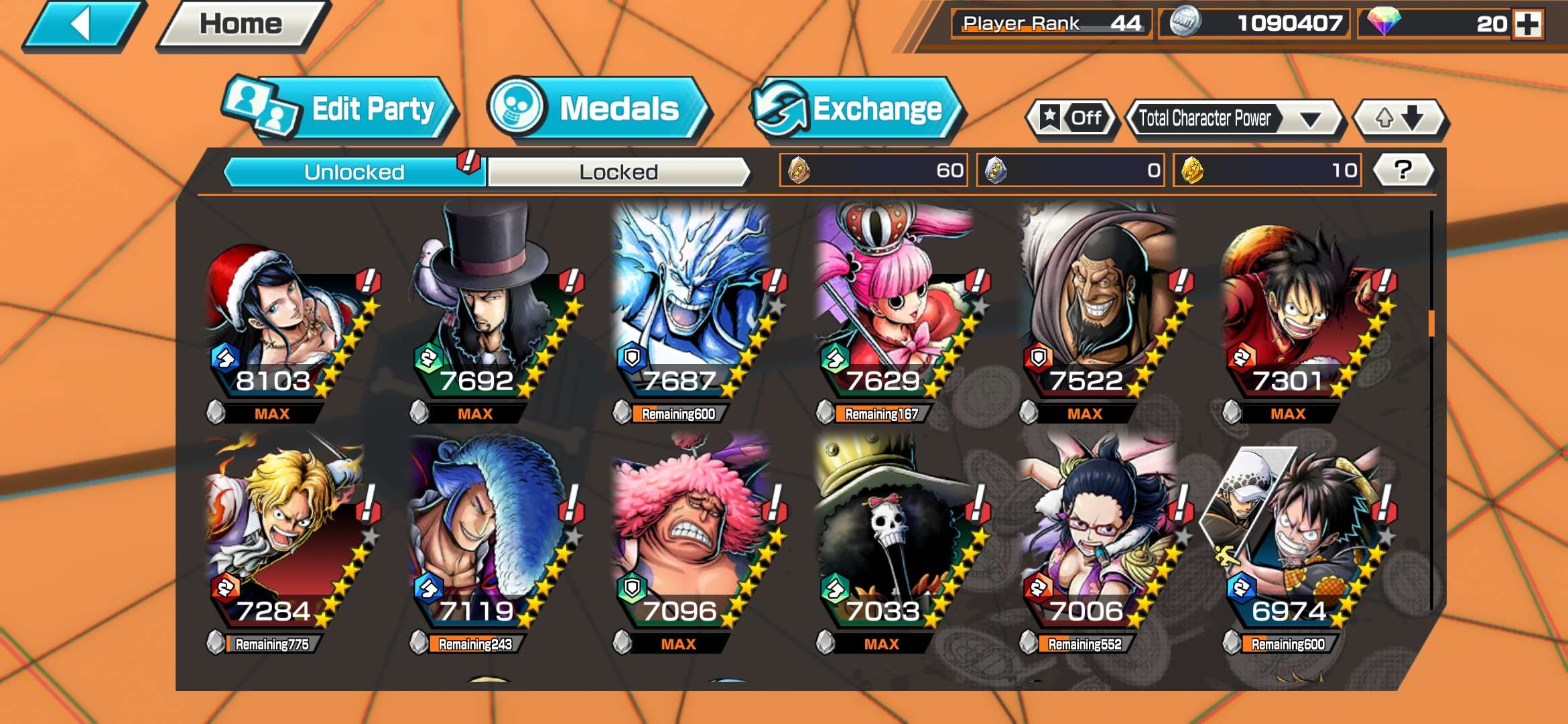Switch to the Locked tab

618,172
